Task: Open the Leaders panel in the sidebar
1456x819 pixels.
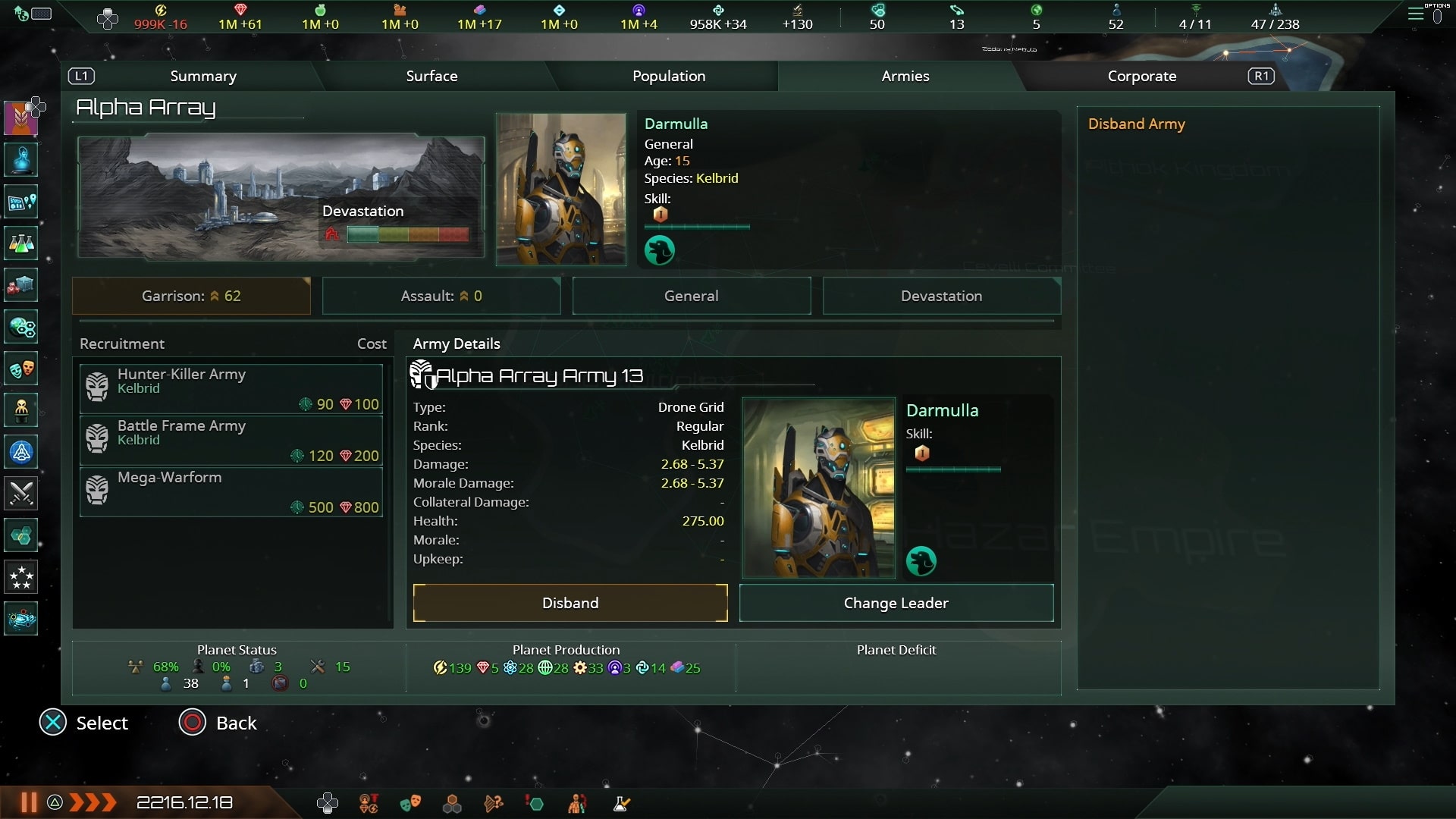Action: click(x=20, y=159)
